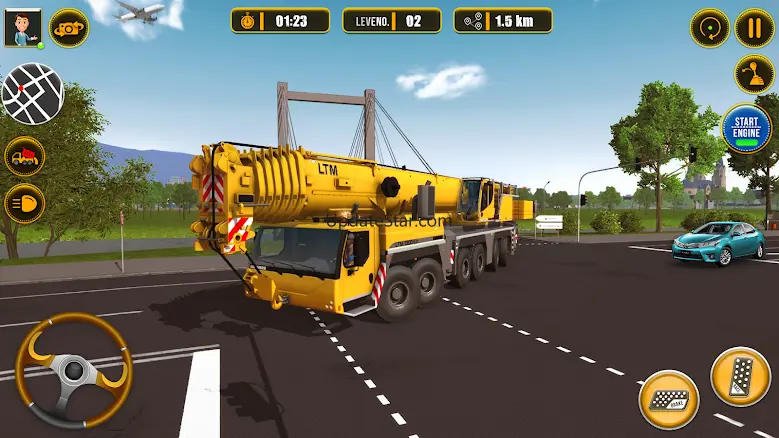Click the Start Engine button
The width and height of the screenshot is (779, 438).
(x=746, y=129)
